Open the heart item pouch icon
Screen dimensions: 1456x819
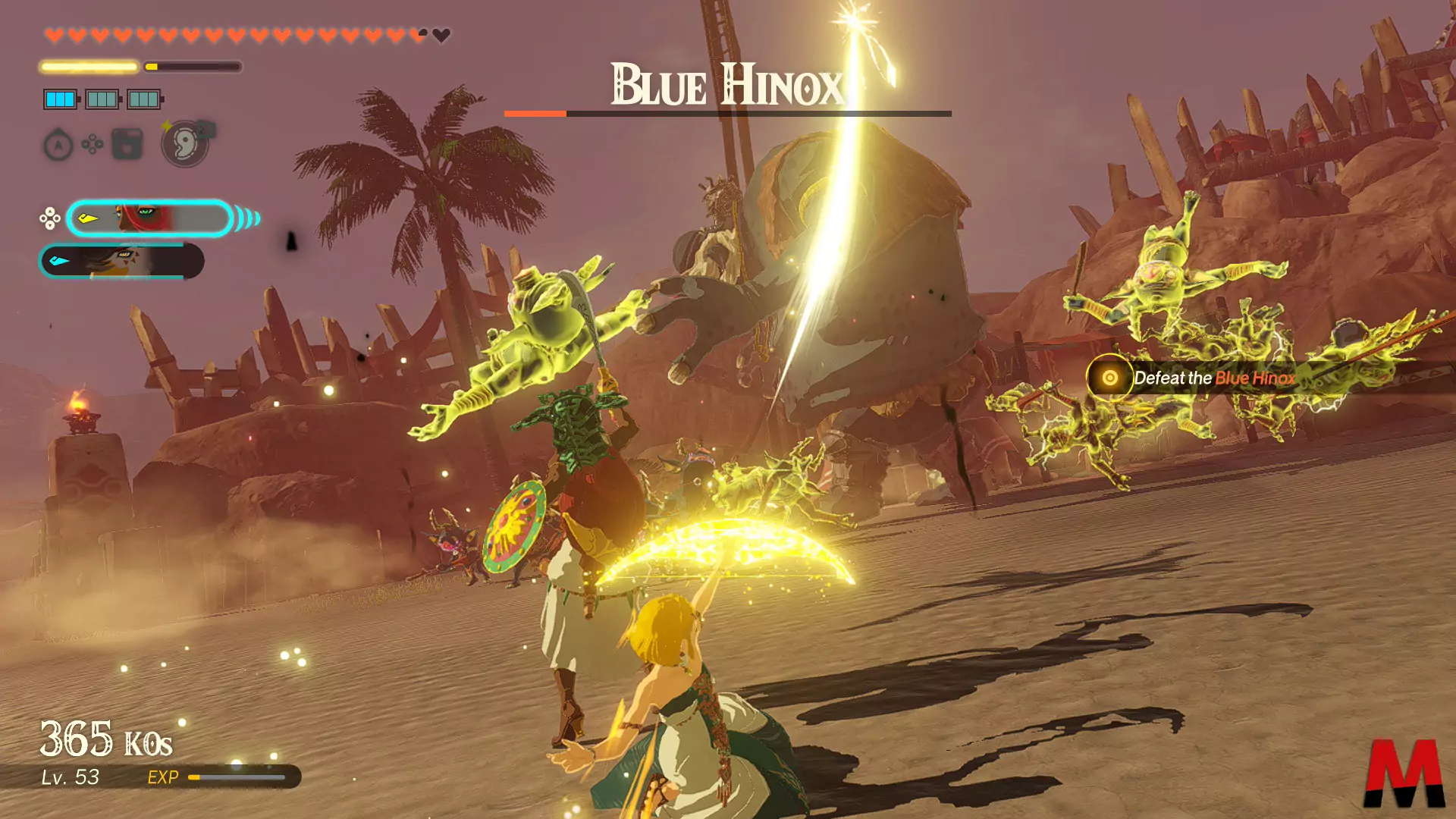tap(127, 144)
